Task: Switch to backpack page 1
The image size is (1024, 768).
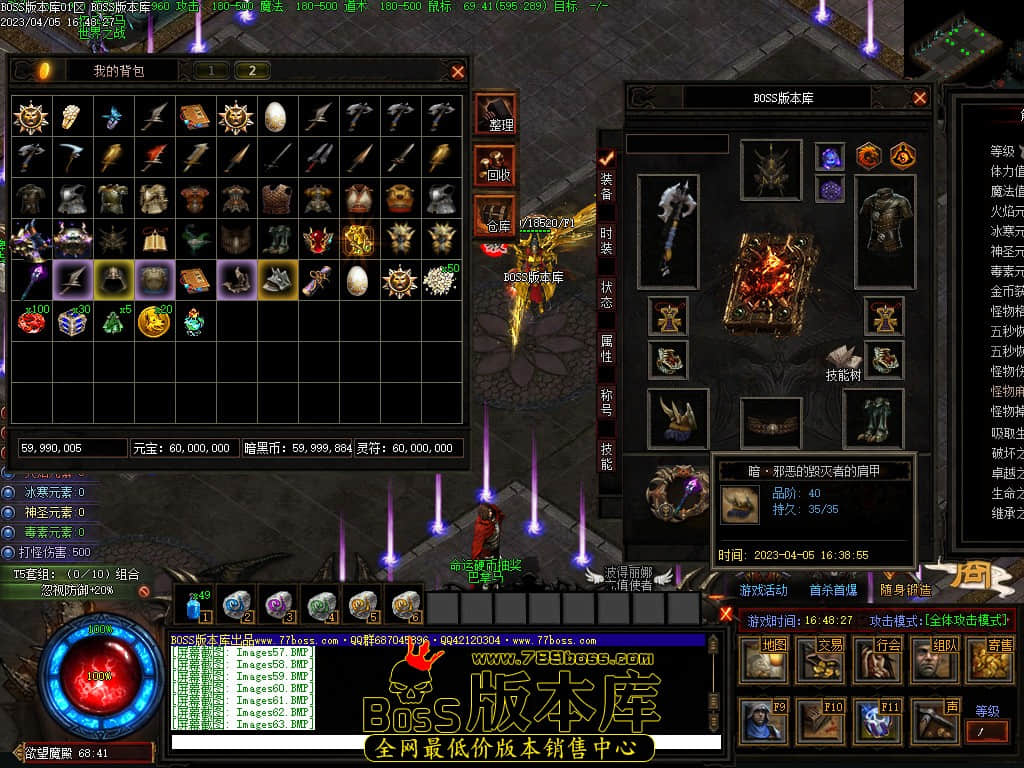Action: (211, 70)
